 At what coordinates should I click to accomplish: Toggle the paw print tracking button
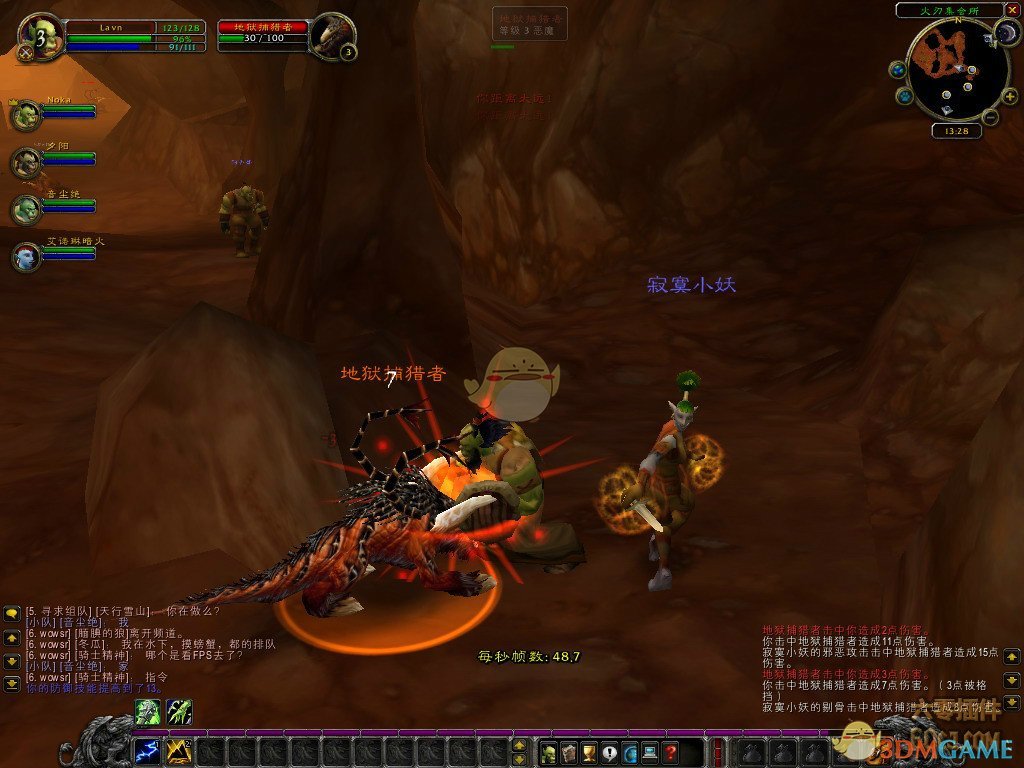[905, 96]
